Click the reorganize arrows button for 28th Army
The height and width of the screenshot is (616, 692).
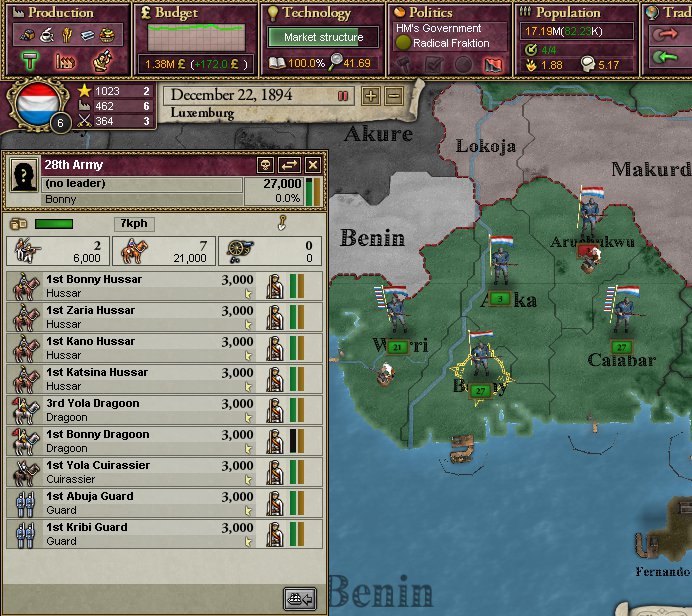[x=290, y=165]
